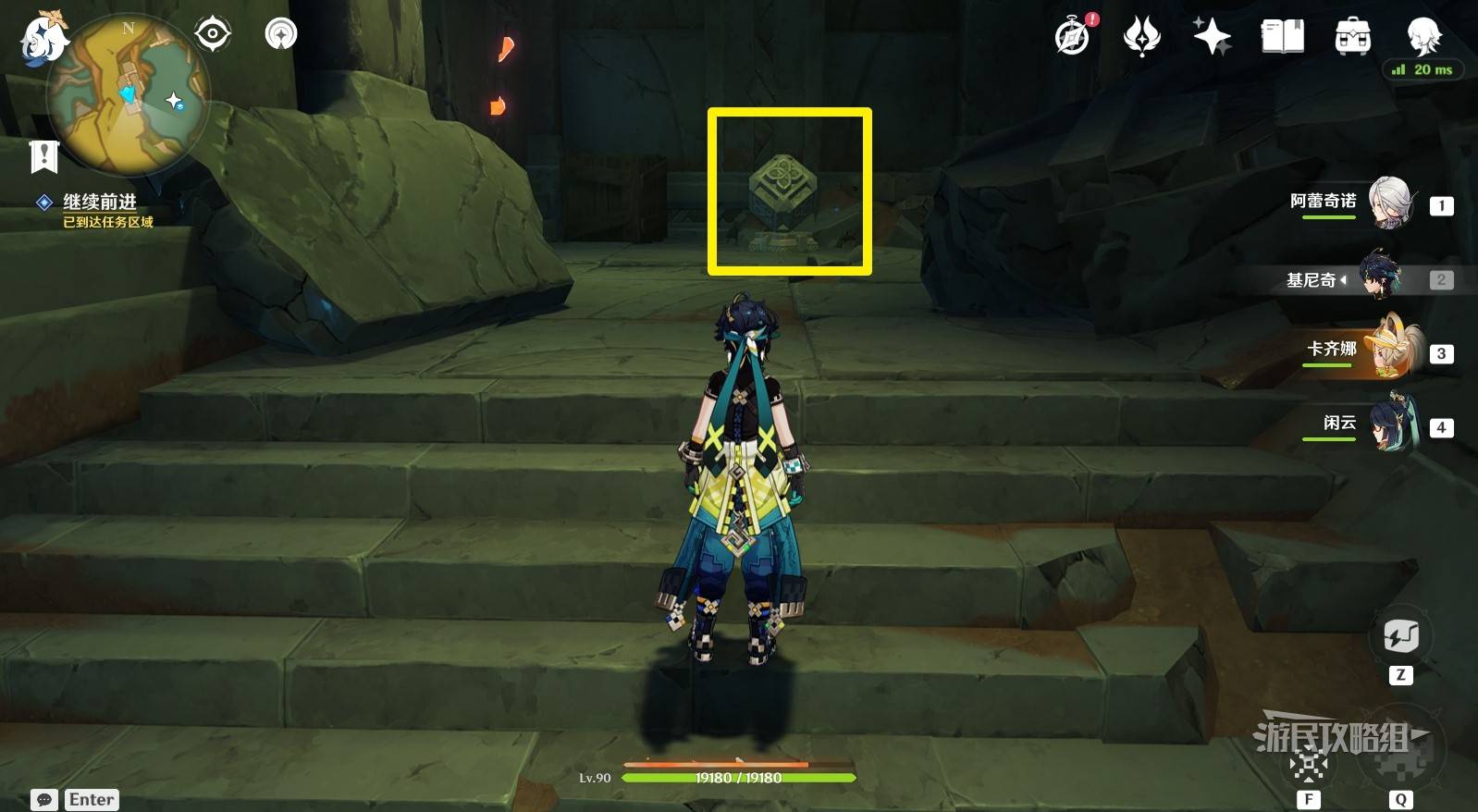Open the character head icon at top right
This screenshot has width=1478, height=812.
(x=1423, y=35)
